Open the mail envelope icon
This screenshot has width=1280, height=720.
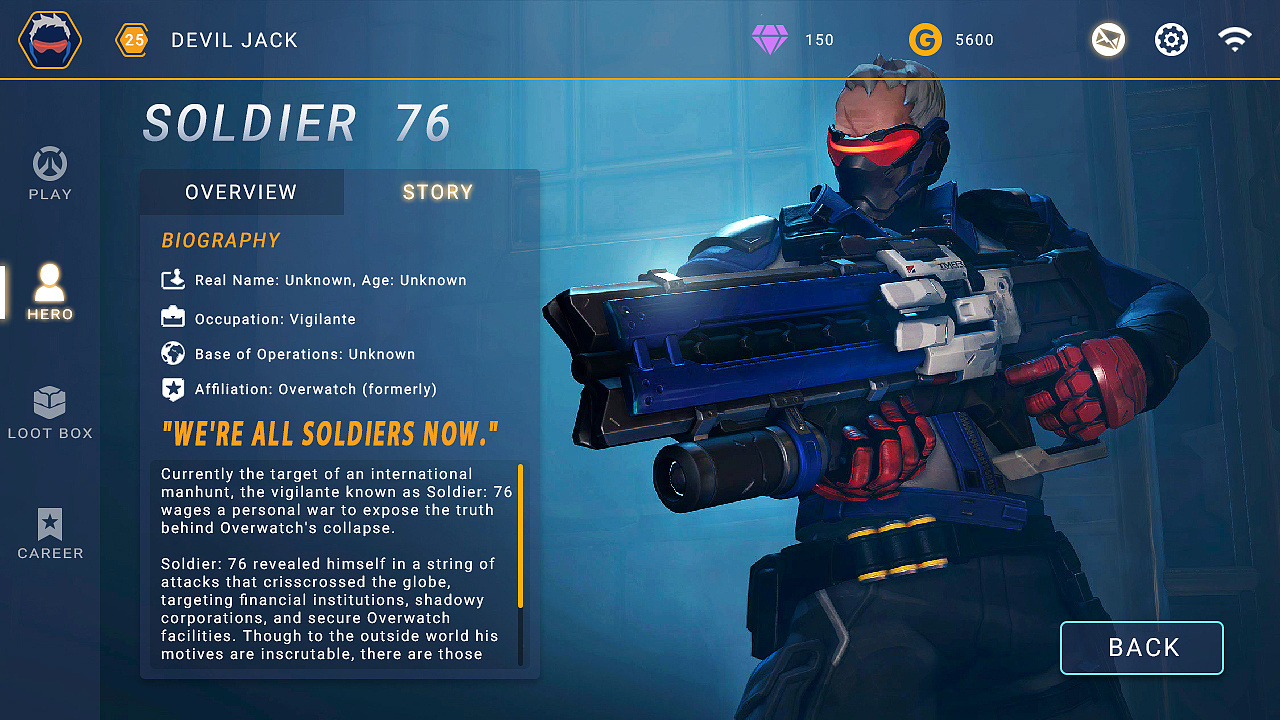pyautogui.click(x=1108, y=40)
